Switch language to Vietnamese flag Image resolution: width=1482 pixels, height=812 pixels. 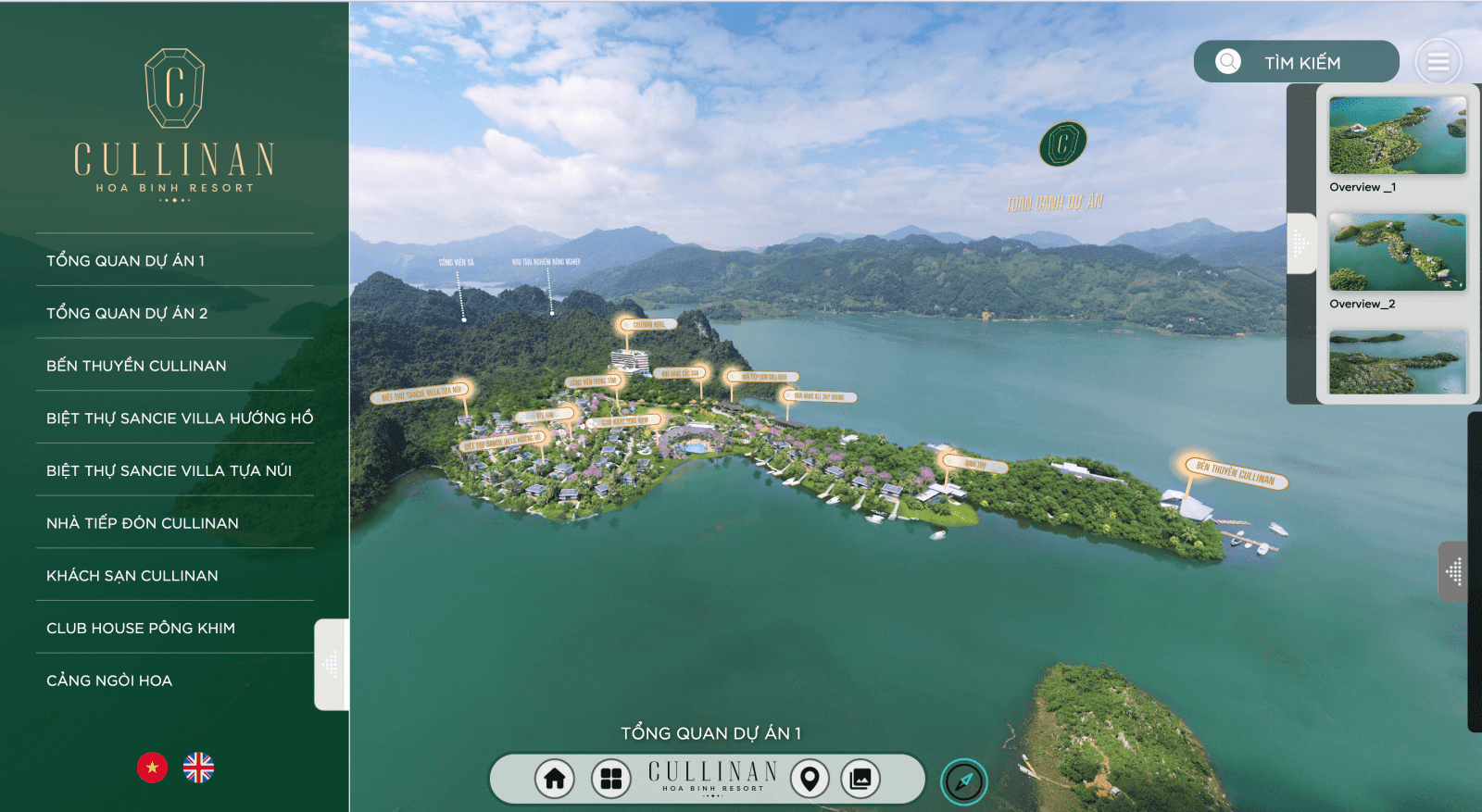pos(152,768)
